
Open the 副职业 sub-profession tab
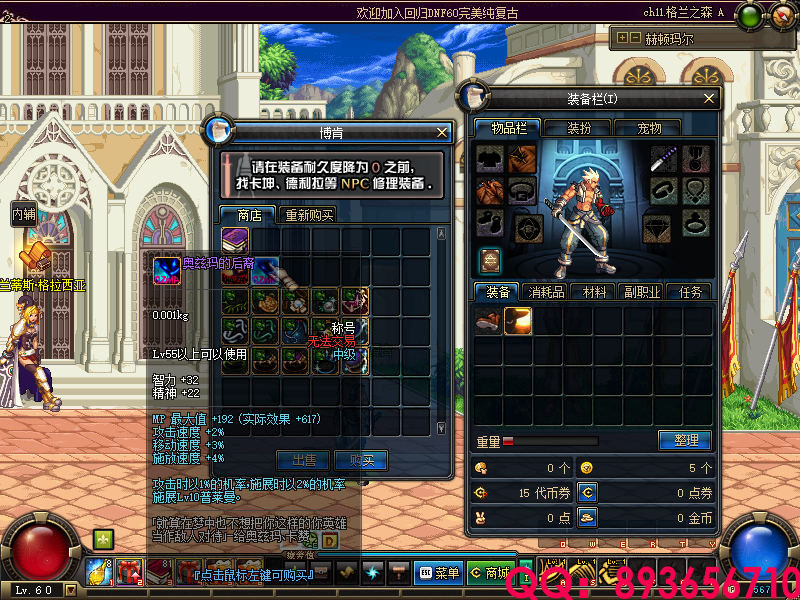(642, 292)
